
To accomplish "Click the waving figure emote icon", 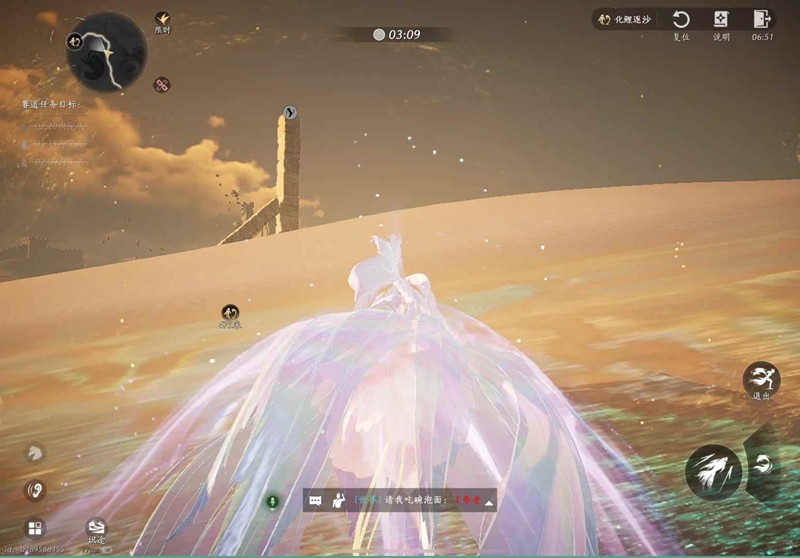I will click(x=339, y=500).
